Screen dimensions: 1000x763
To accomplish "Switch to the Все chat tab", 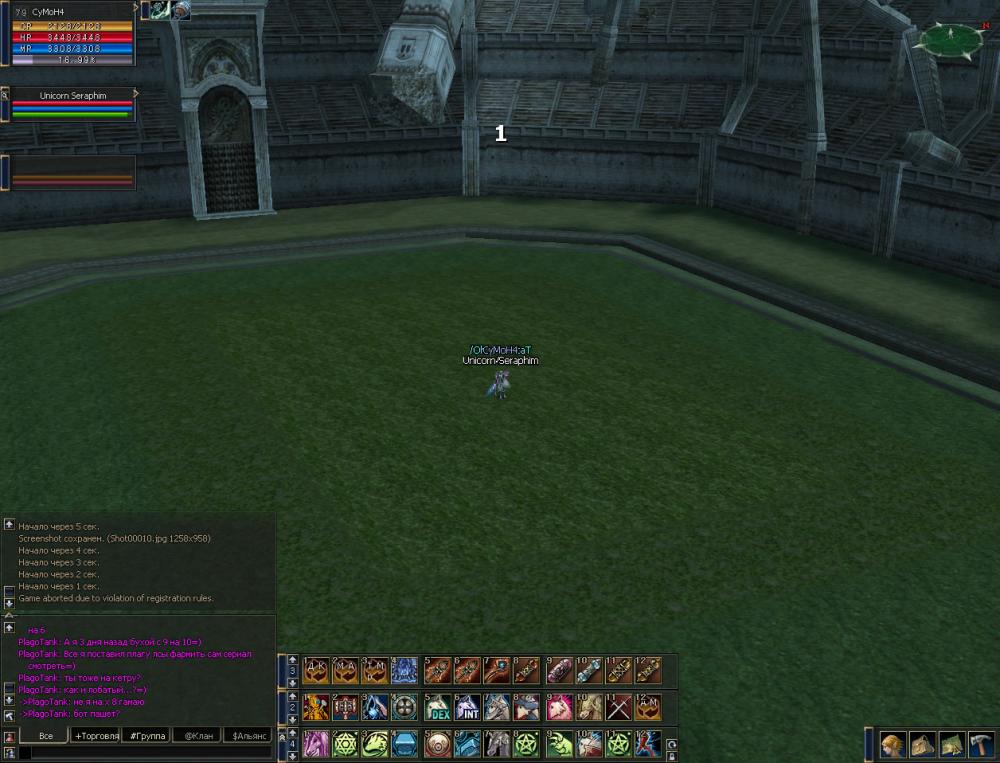I will click(45, 736).
